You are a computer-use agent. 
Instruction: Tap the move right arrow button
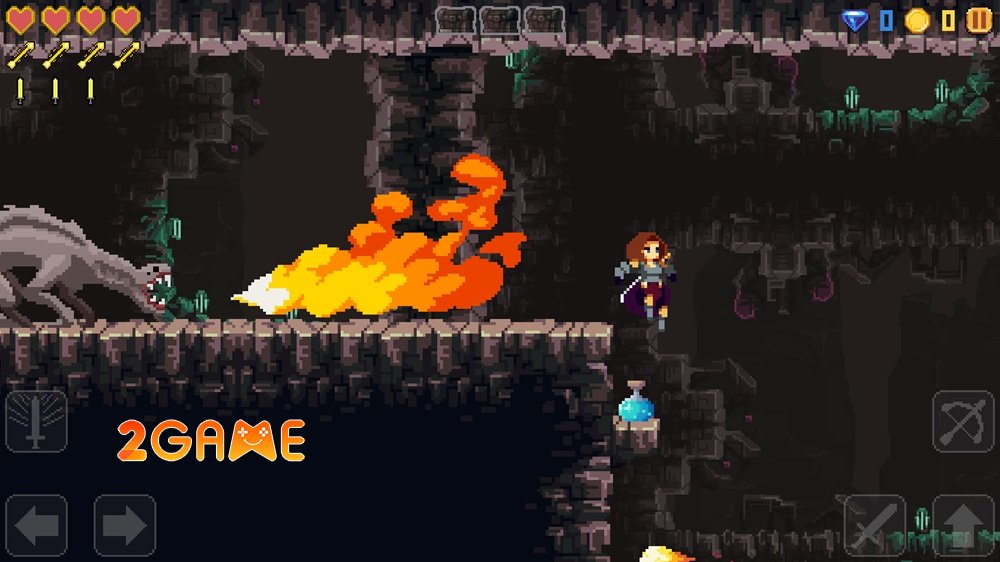click(125, 525)
